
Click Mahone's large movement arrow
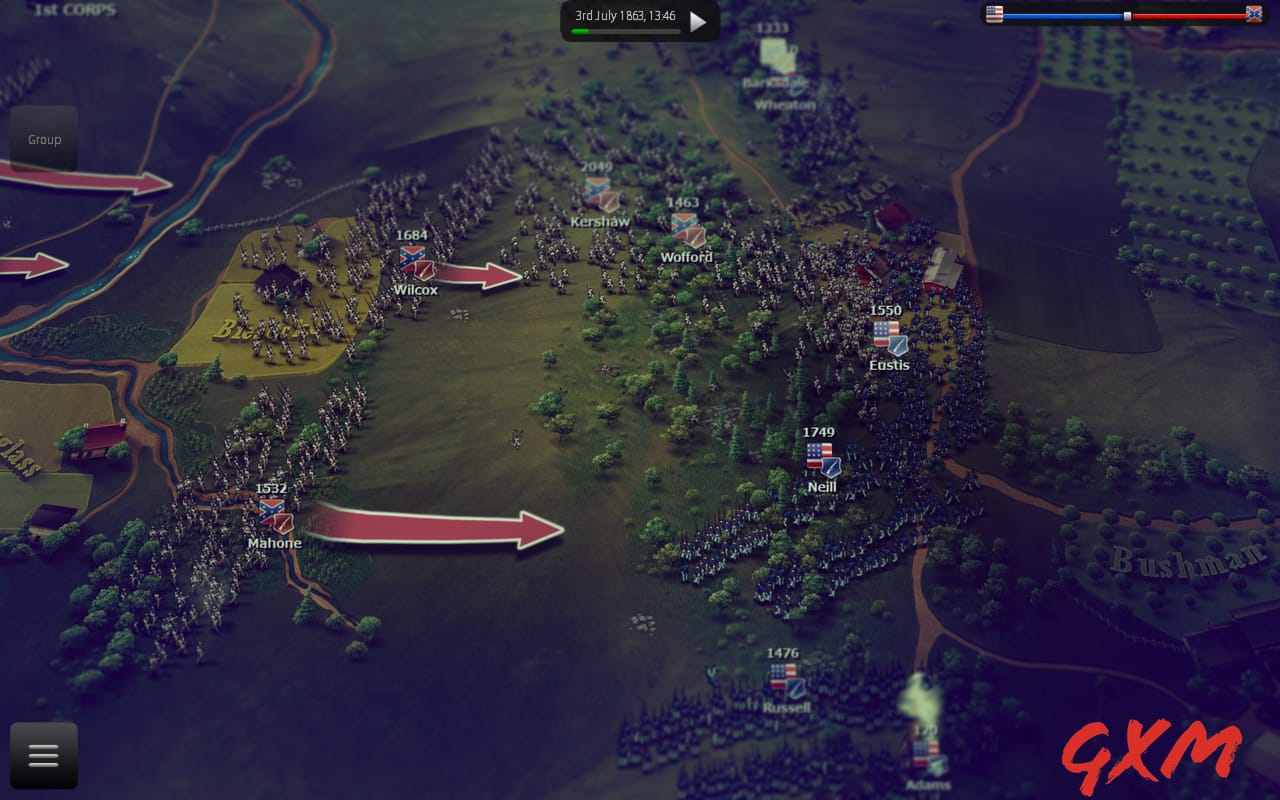pyautogui.click(x=430, y=527)
